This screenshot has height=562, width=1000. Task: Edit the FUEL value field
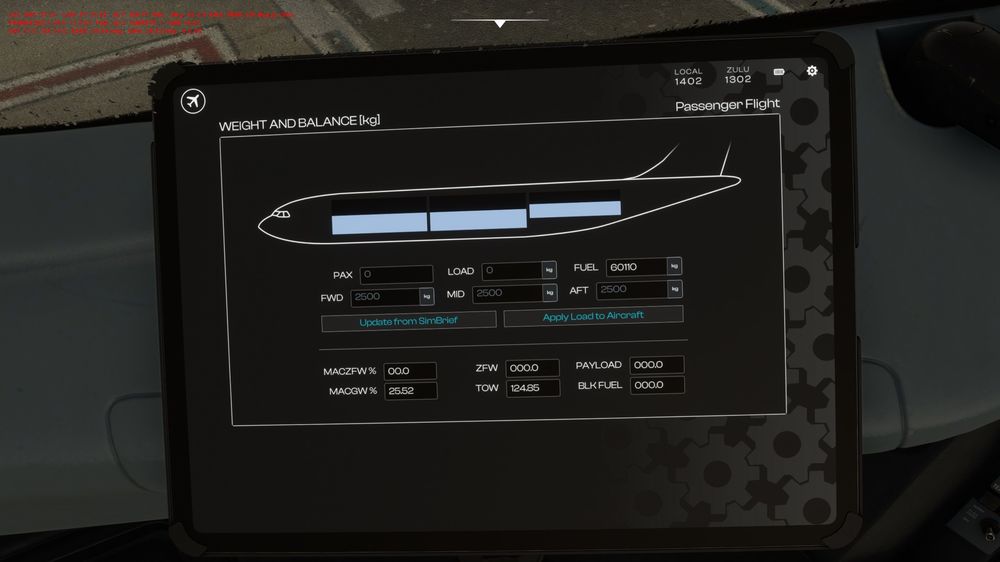pos(636,267)
